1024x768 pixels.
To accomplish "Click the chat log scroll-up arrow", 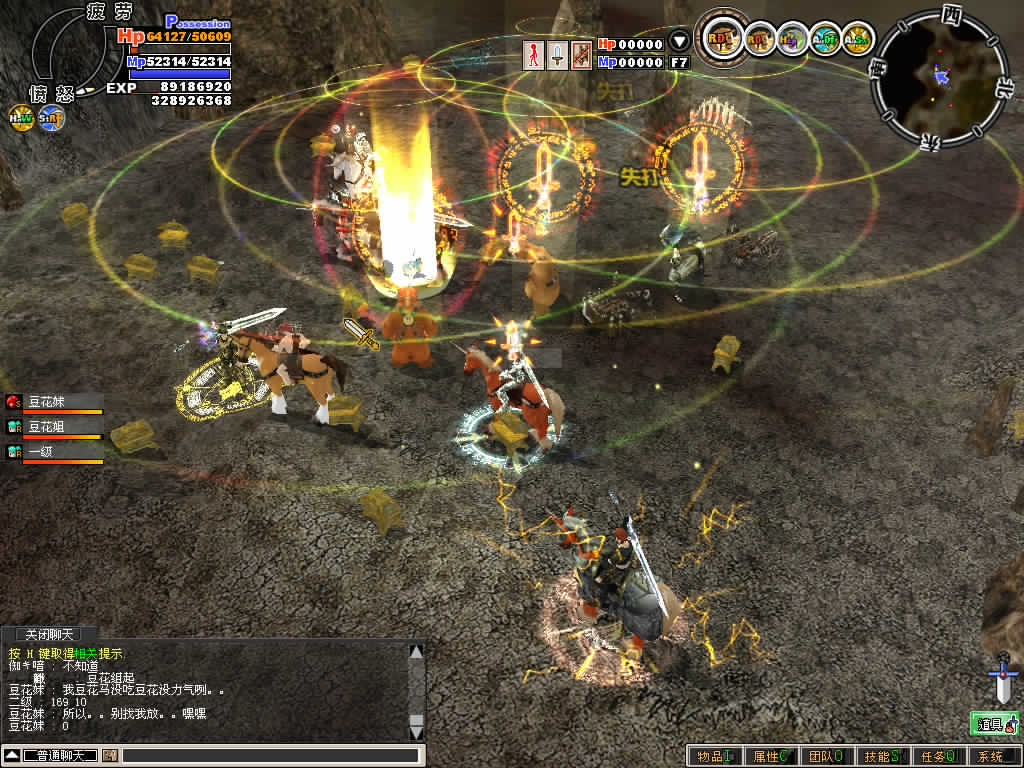I will pos(416,652).
